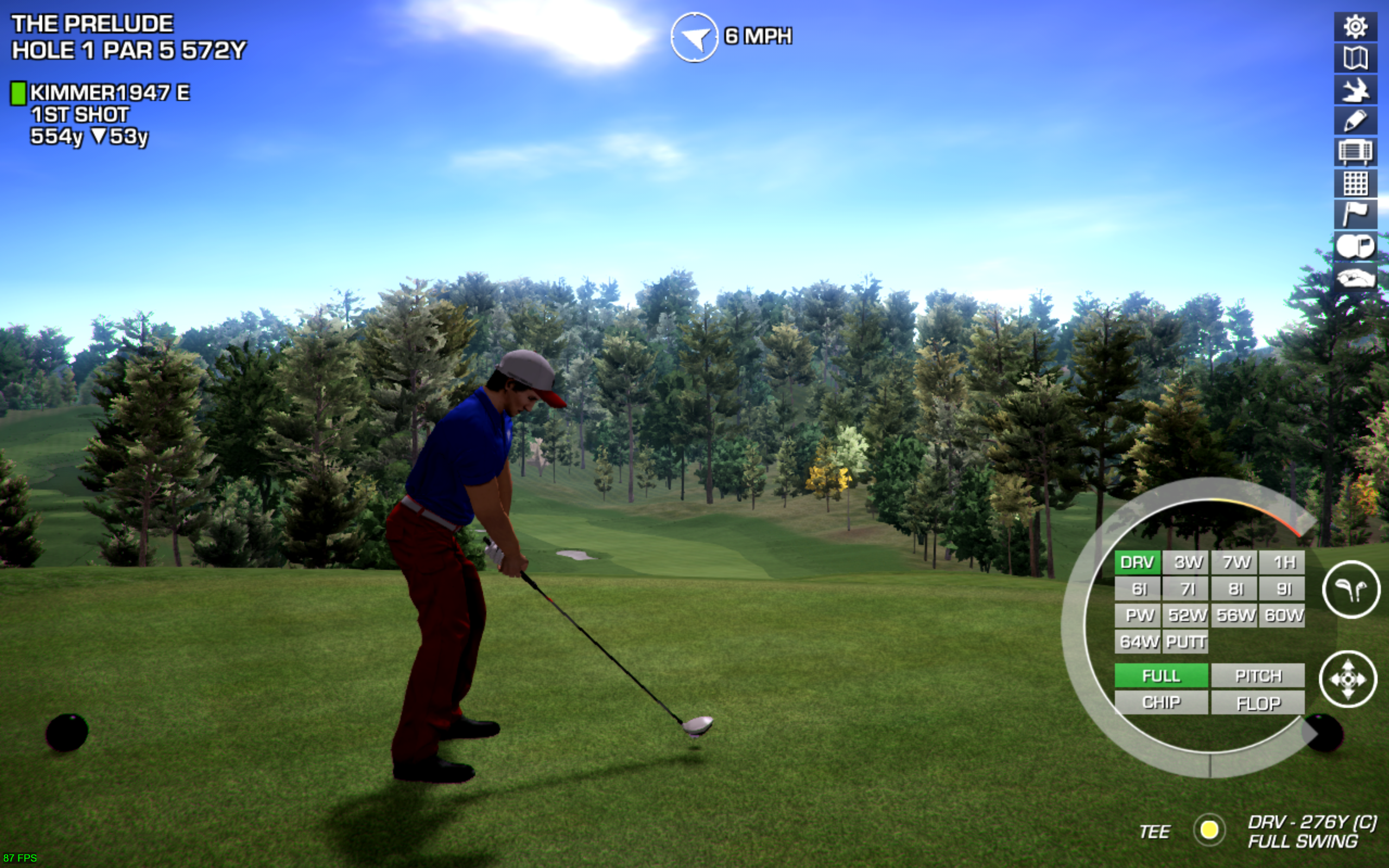Switch shot type to PITCH
Viewport: 1389px width, 868px height.
click(x=1258, y=676)
